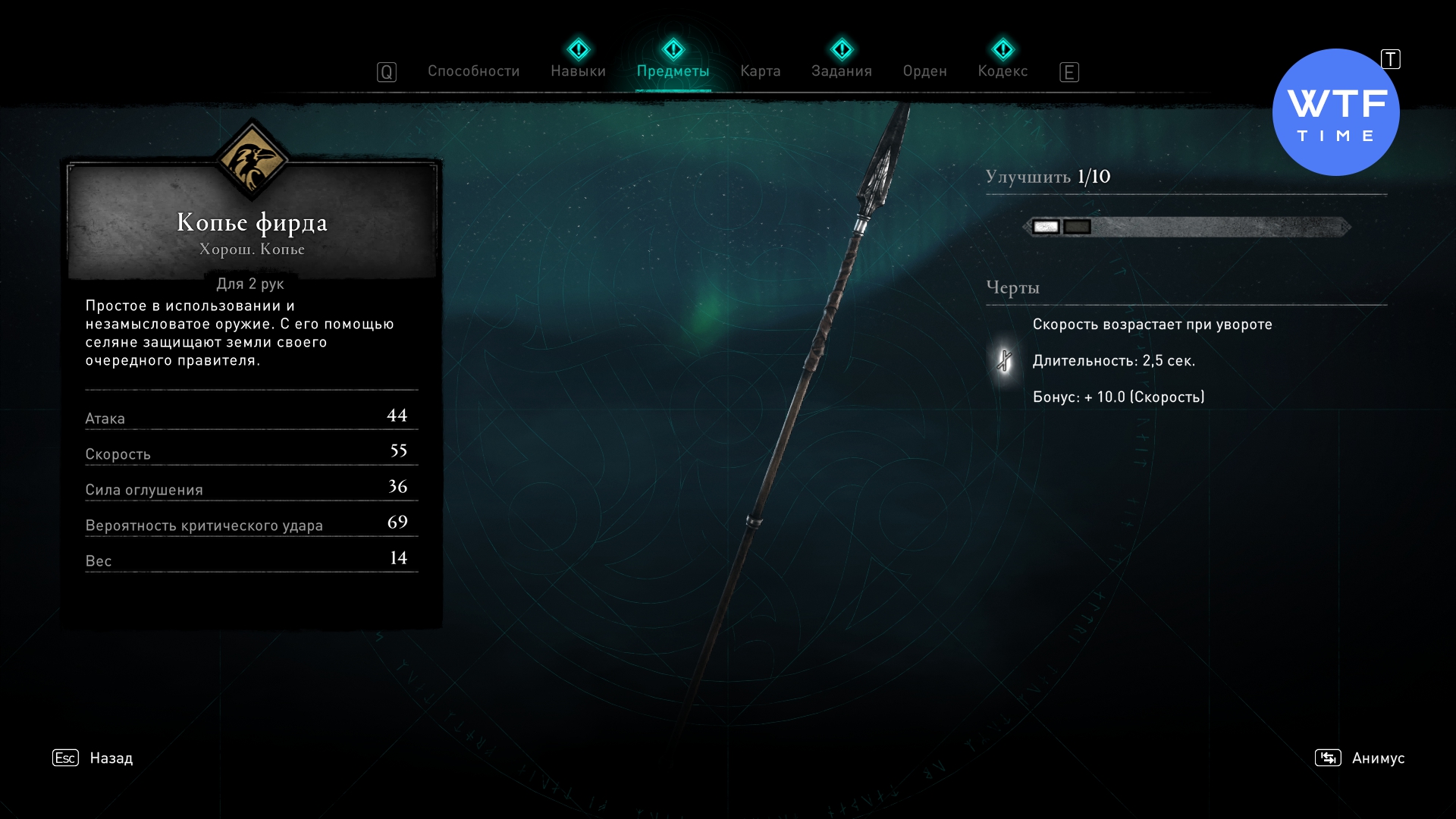
Task: Open the Кодекс tab
Action: tap(1003, 71)
